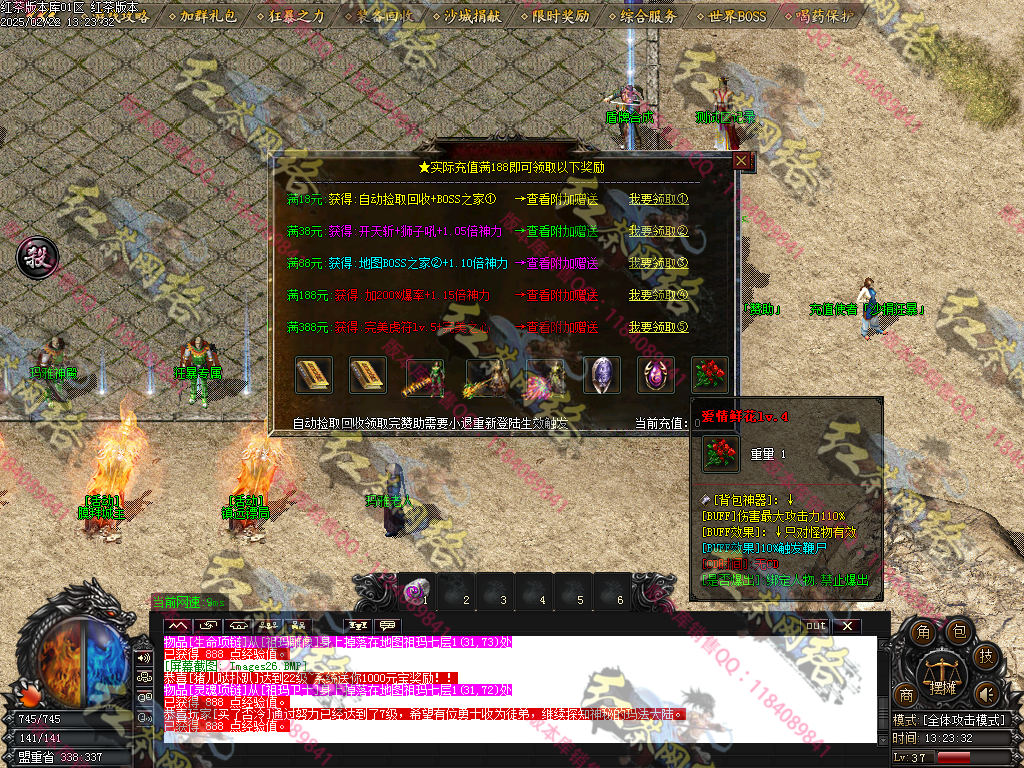1024x768 pixels.
Task: Open the 装备回收 menu
Action: coord(384,16)
